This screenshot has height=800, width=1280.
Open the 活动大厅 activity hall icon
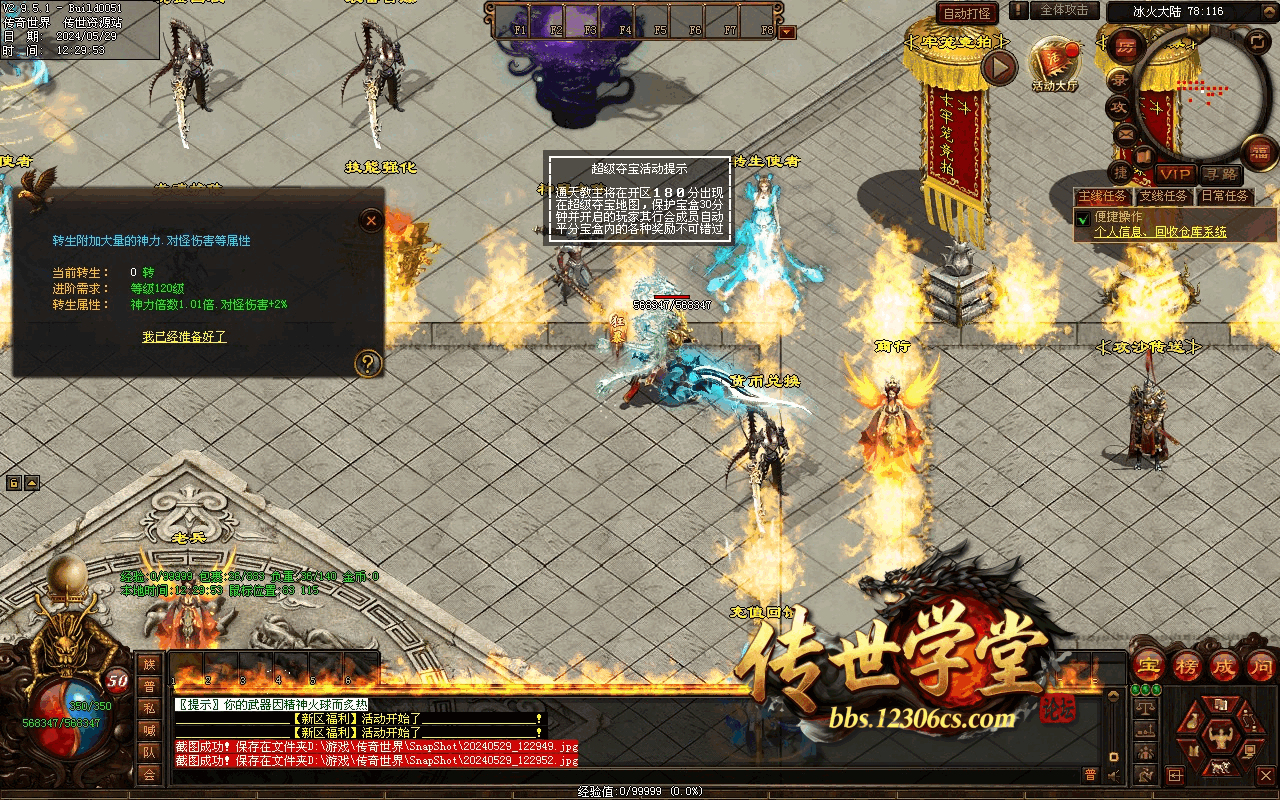click(x=1056, y=63)
